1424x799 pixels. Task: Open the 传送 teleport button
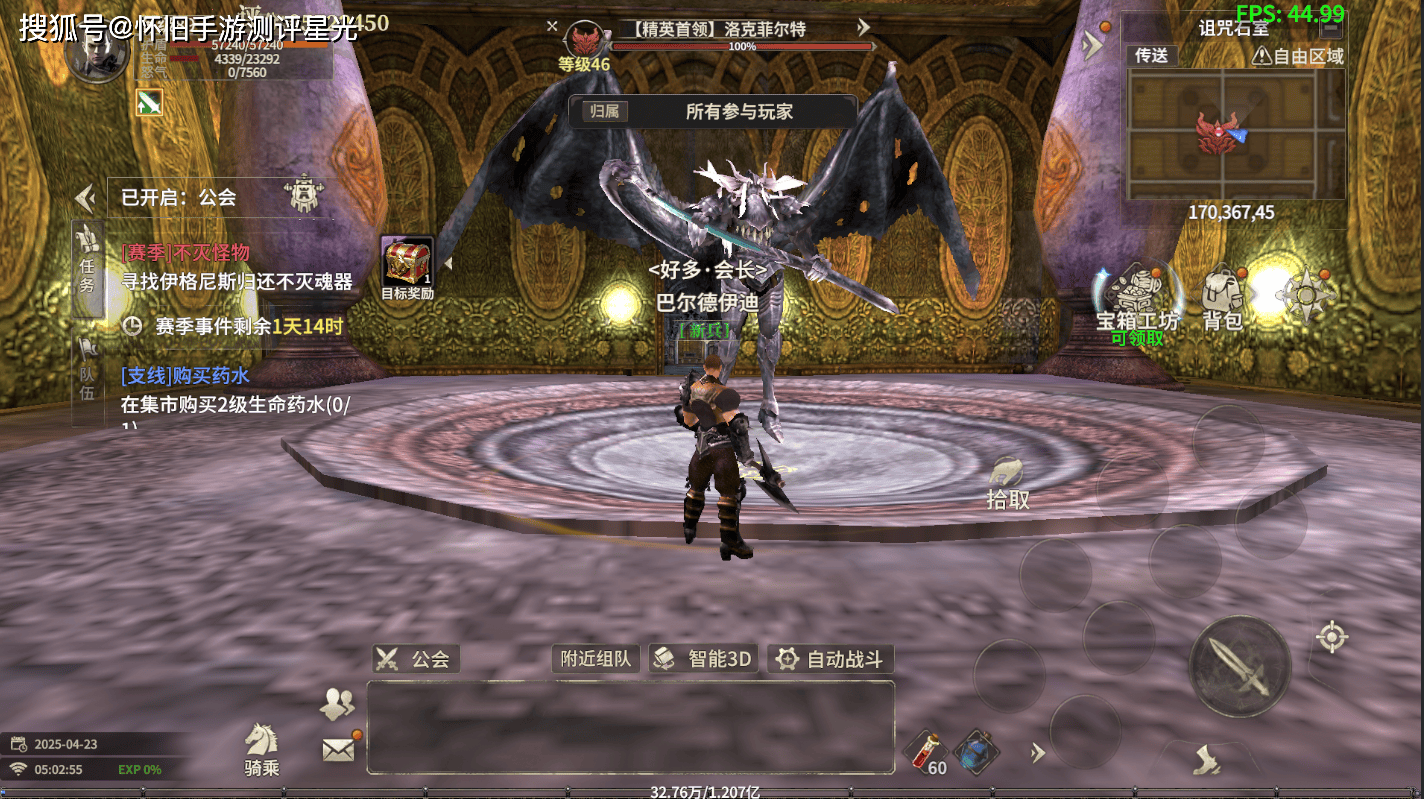(x=1152, y=56)
